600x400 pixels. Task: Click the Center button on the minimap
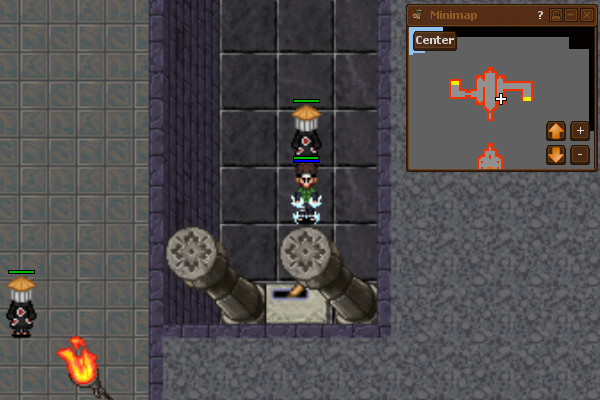coord(435,40)
